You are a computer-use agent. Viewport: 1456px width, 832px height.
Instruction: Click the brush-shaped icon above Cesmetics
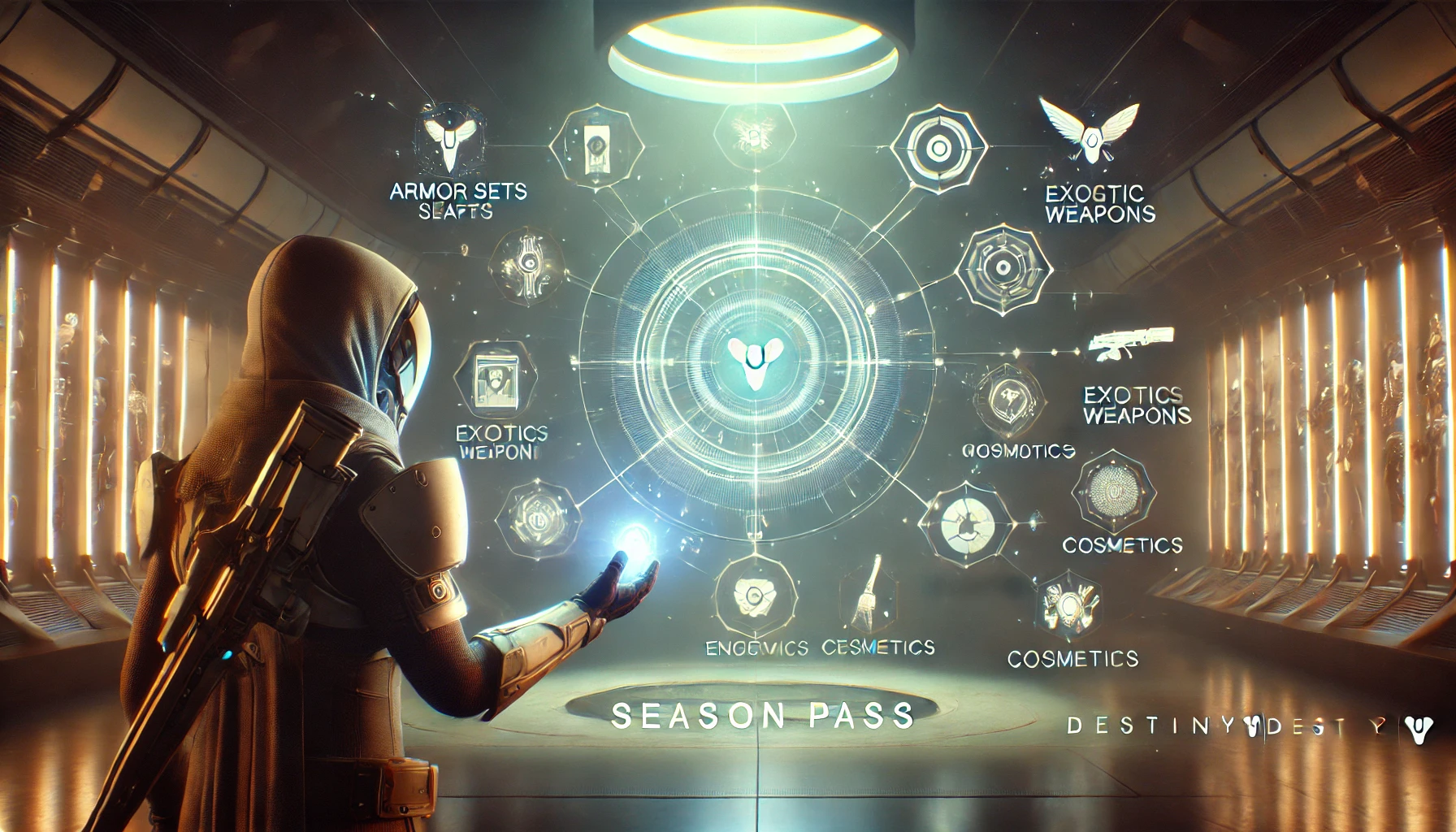[x=869, y=592]
